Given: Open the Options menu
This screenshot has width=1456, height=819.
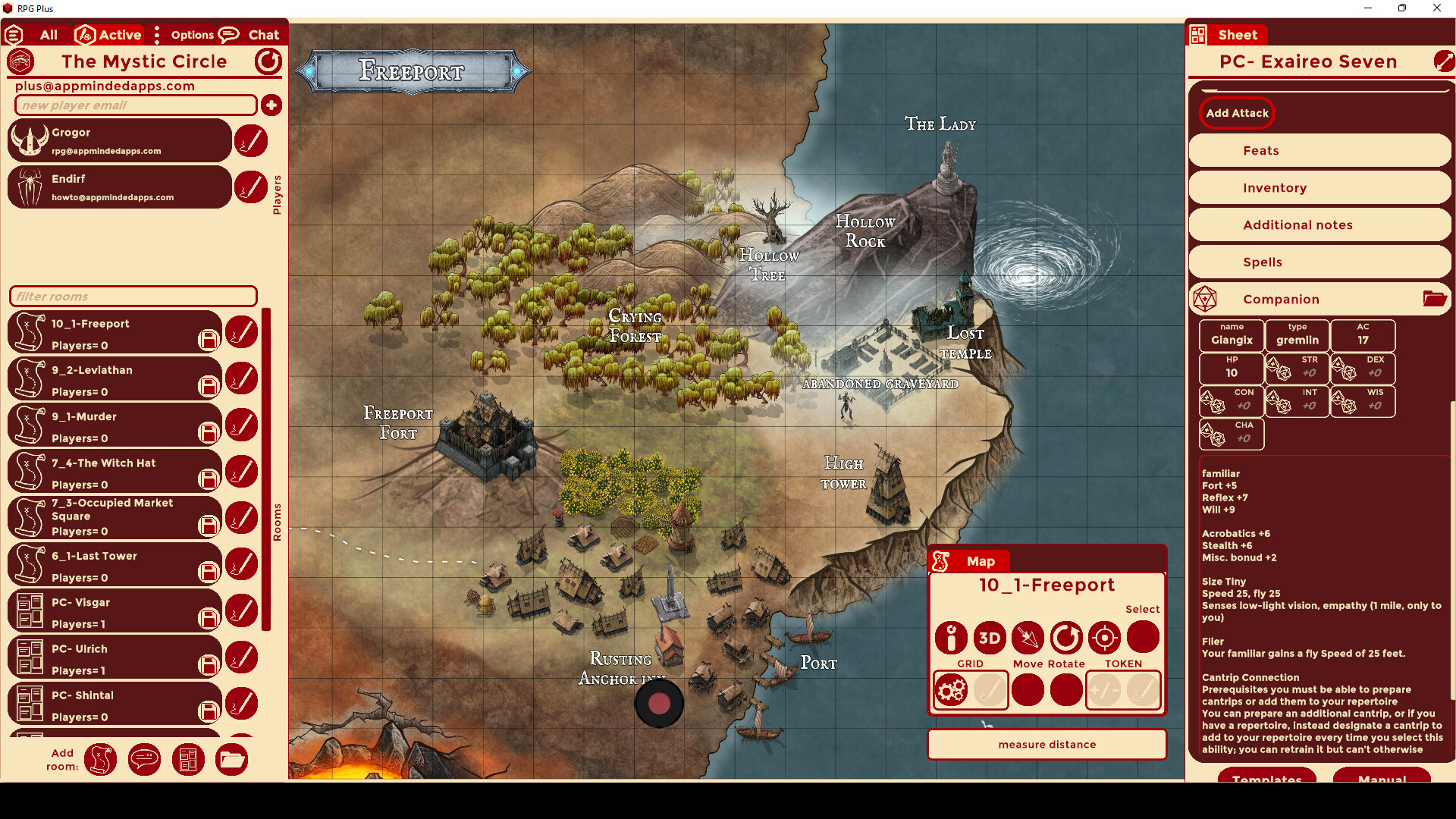Looking at the screenshot, I should (193, 34).
